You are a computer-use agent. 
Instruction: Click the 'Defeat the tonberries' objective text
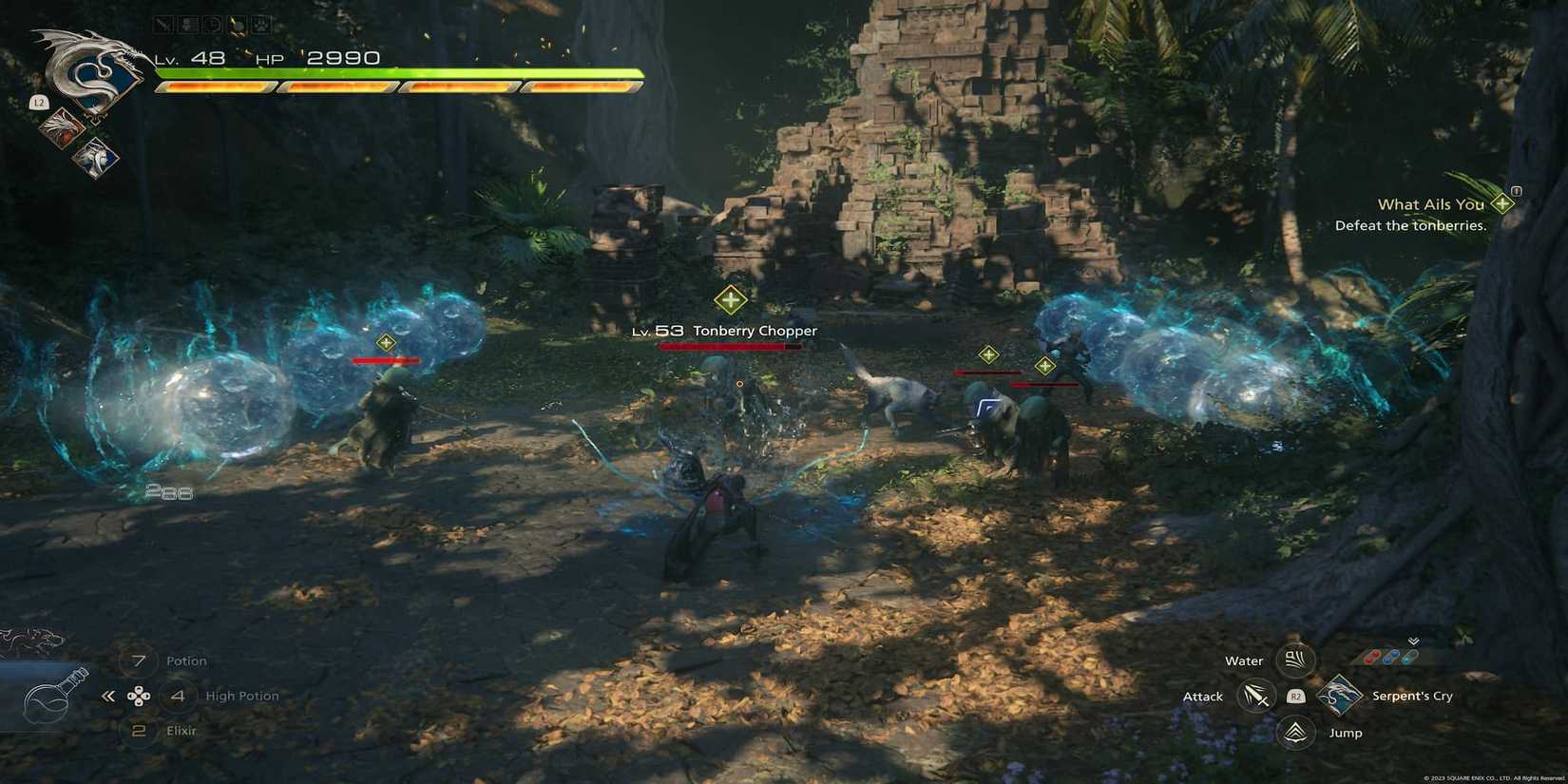point(1411,225)
